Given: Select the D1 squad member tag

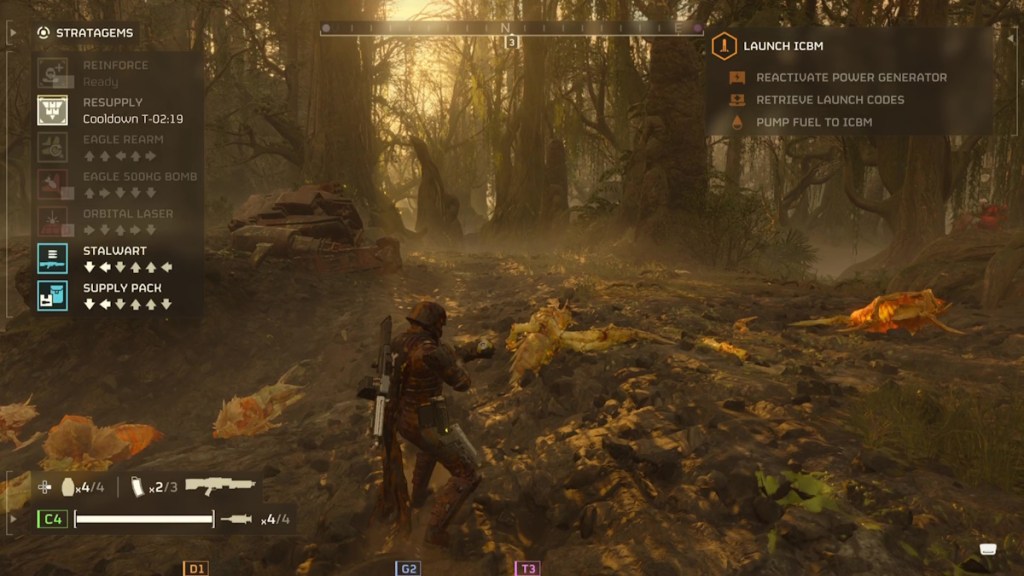Looking at the screenshot, I should point(196,568).
